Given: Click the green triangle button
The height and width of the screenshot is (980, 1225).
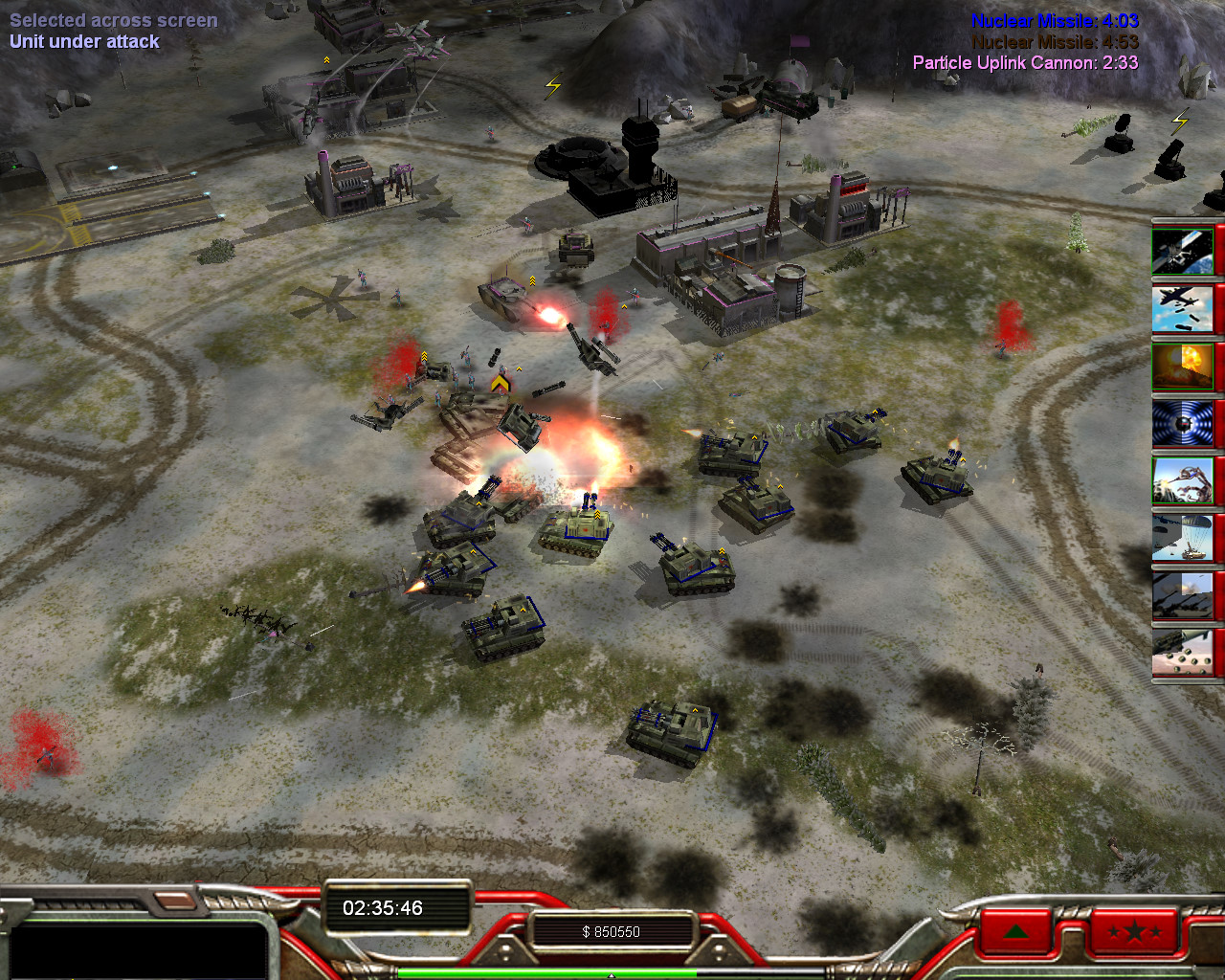Looking at the screenshot, I should click(x=1016, y=930).
